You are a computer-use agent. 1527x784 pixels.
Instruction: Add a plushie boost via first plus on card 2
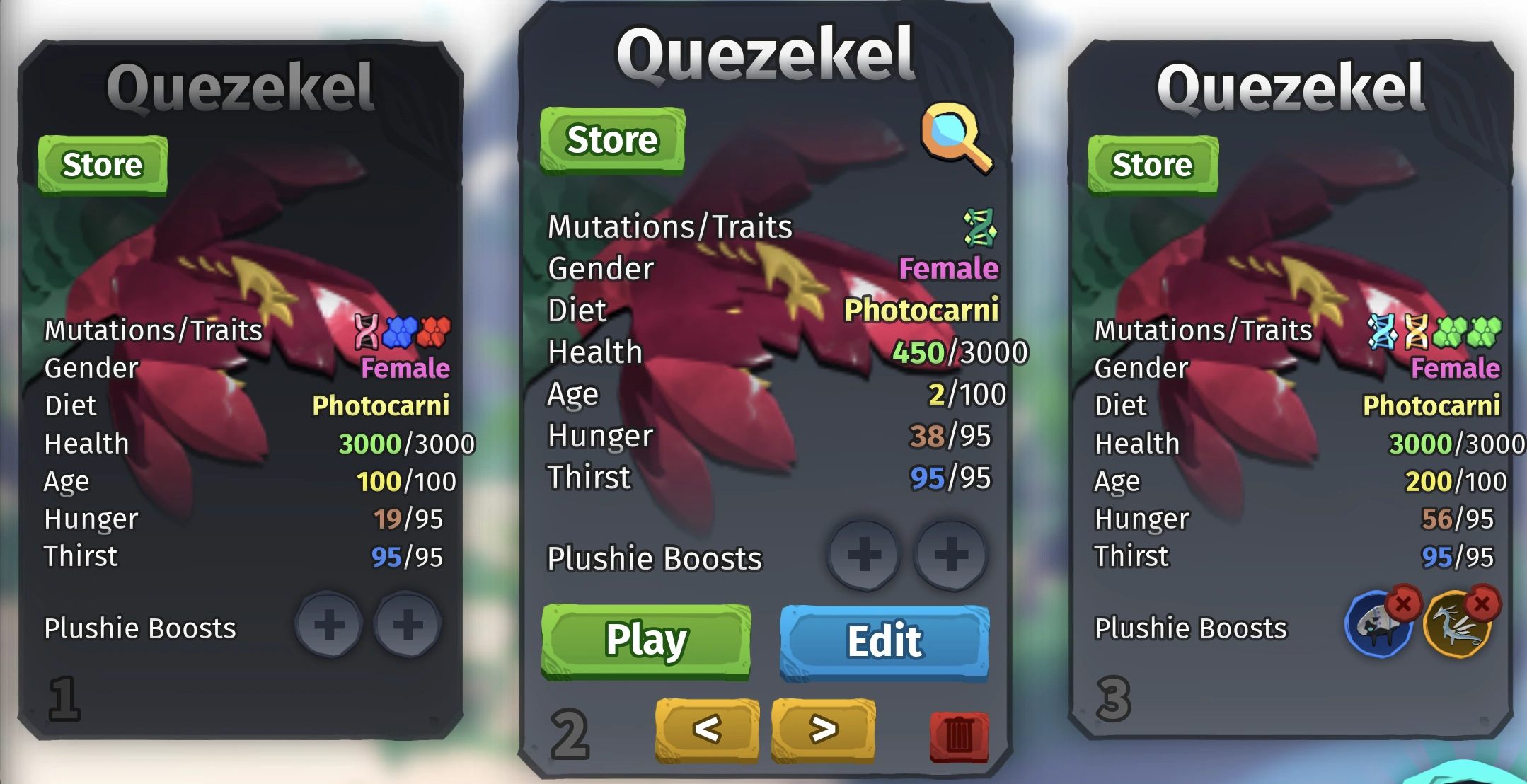[865, 556]
